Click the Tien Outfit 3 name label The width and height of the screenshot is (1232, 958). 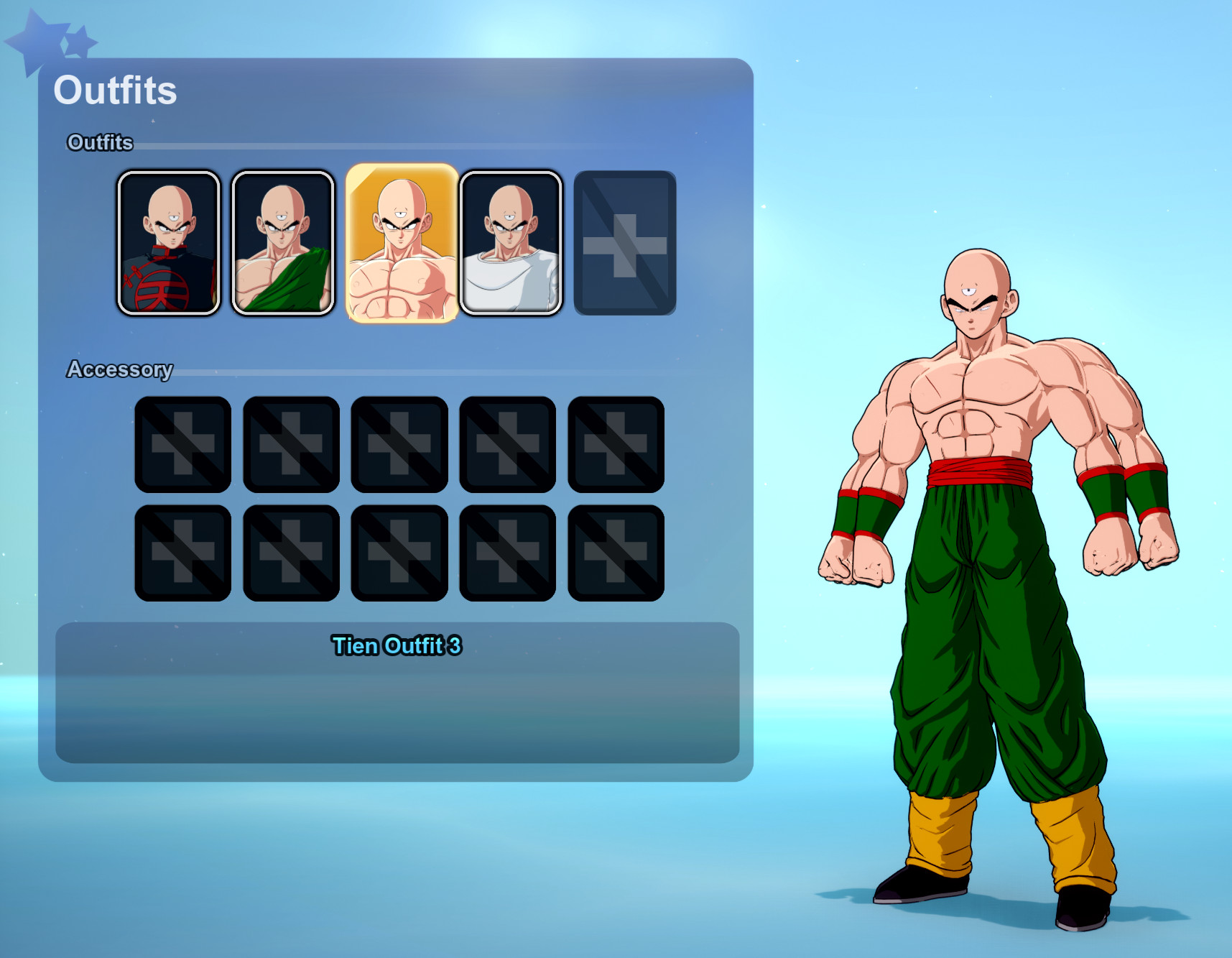point(397,646)
